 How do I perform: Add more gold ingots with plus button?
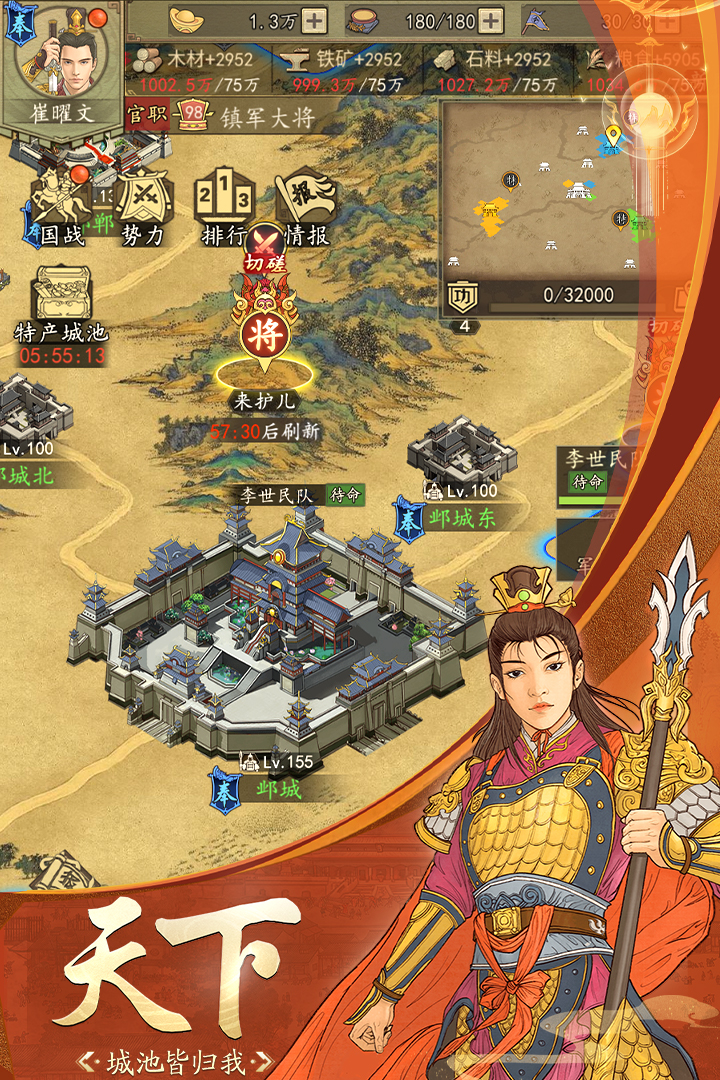(314, 20)
